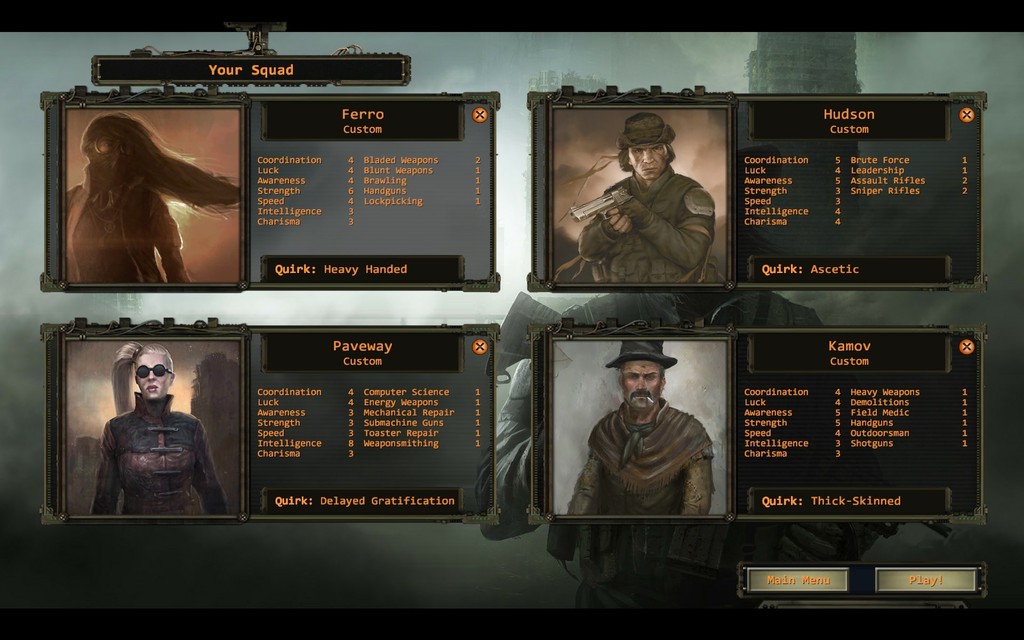The height and width of the screenshot is (640, 1024).
Task: Return to the Main Menu
Action: (x=798, y=580)
